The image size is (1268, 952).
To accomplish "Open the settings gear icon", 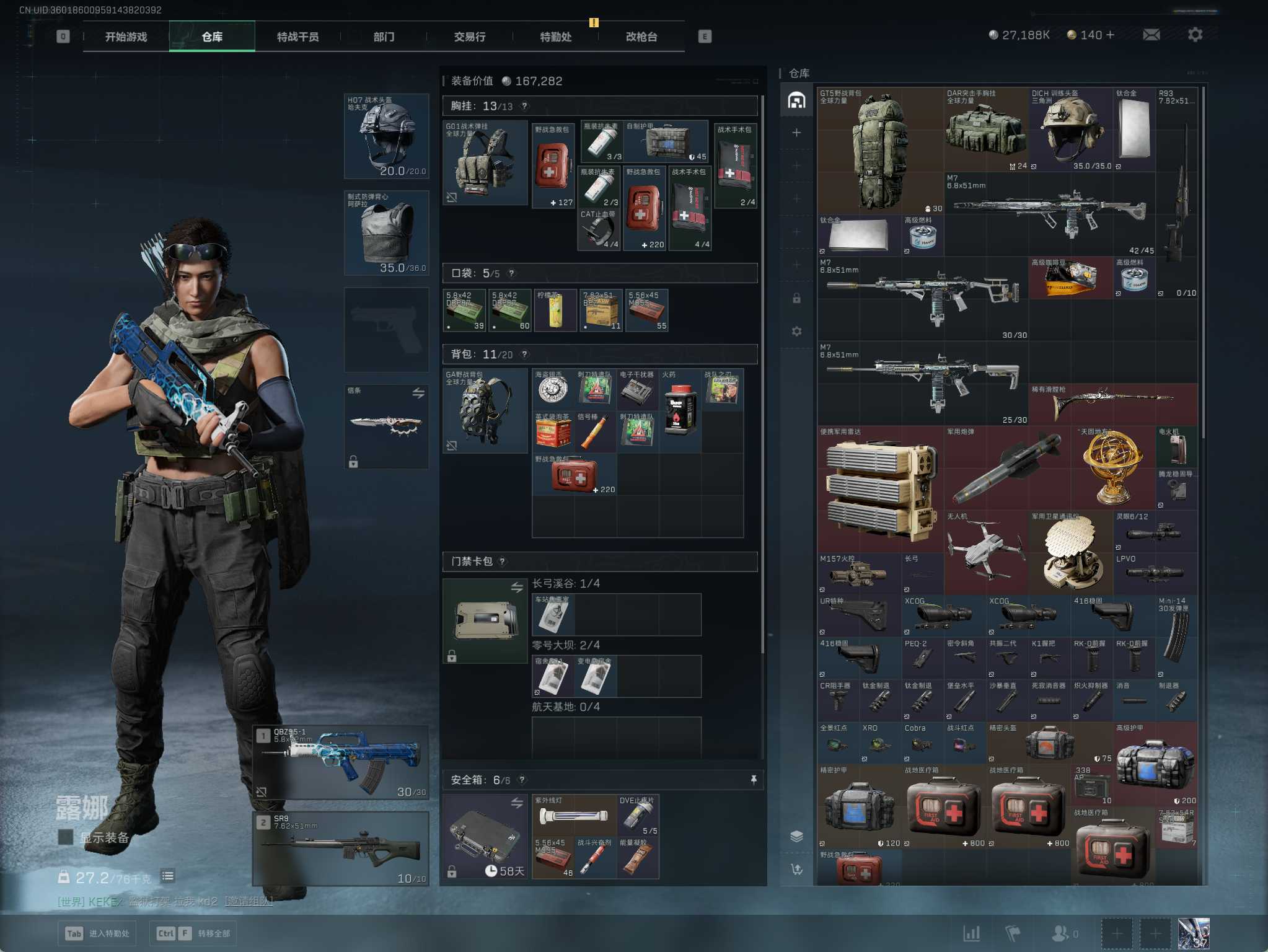I will (1195, 35).
